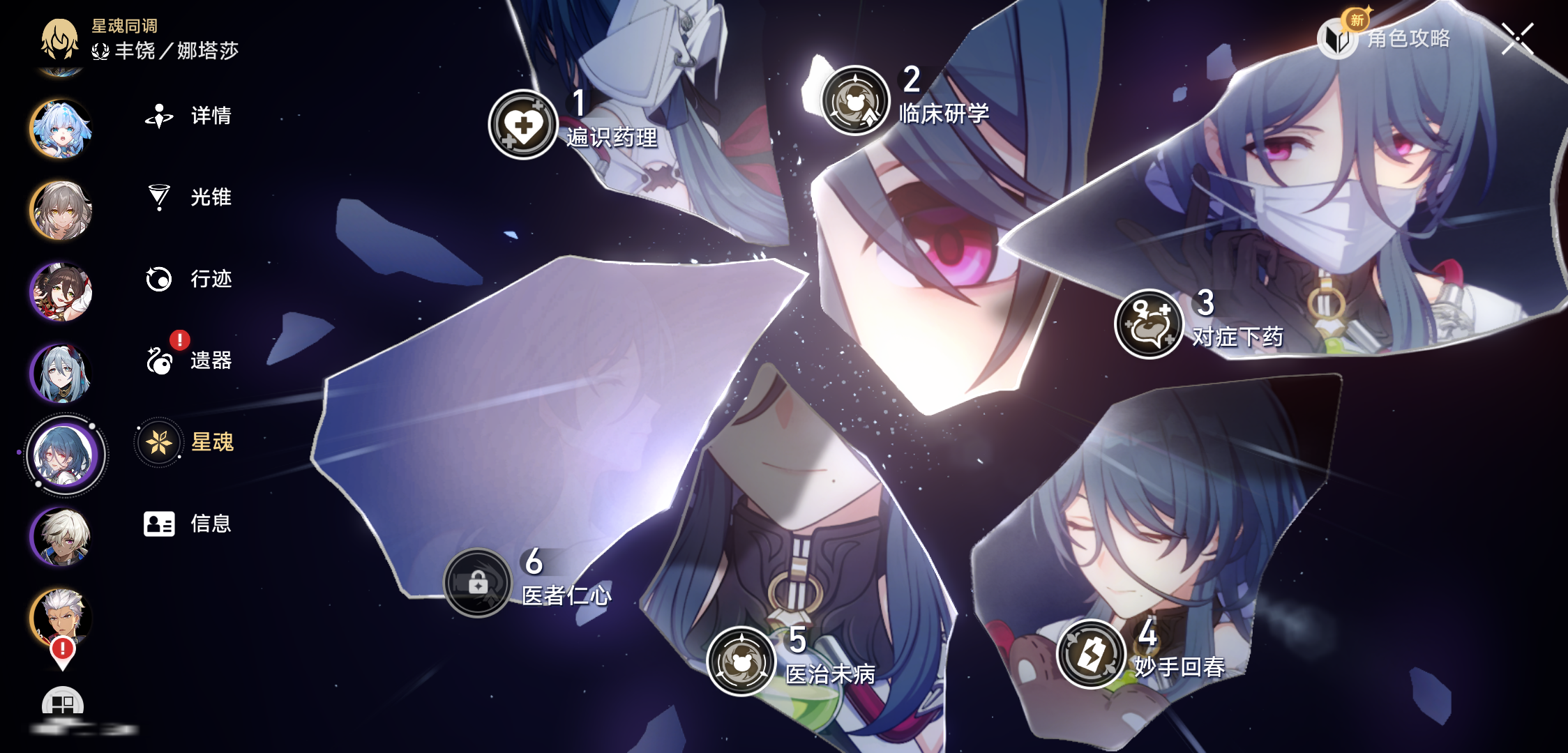Show the 信息 character info tab
1568x753 pixels.
click(x=188, y=524)
